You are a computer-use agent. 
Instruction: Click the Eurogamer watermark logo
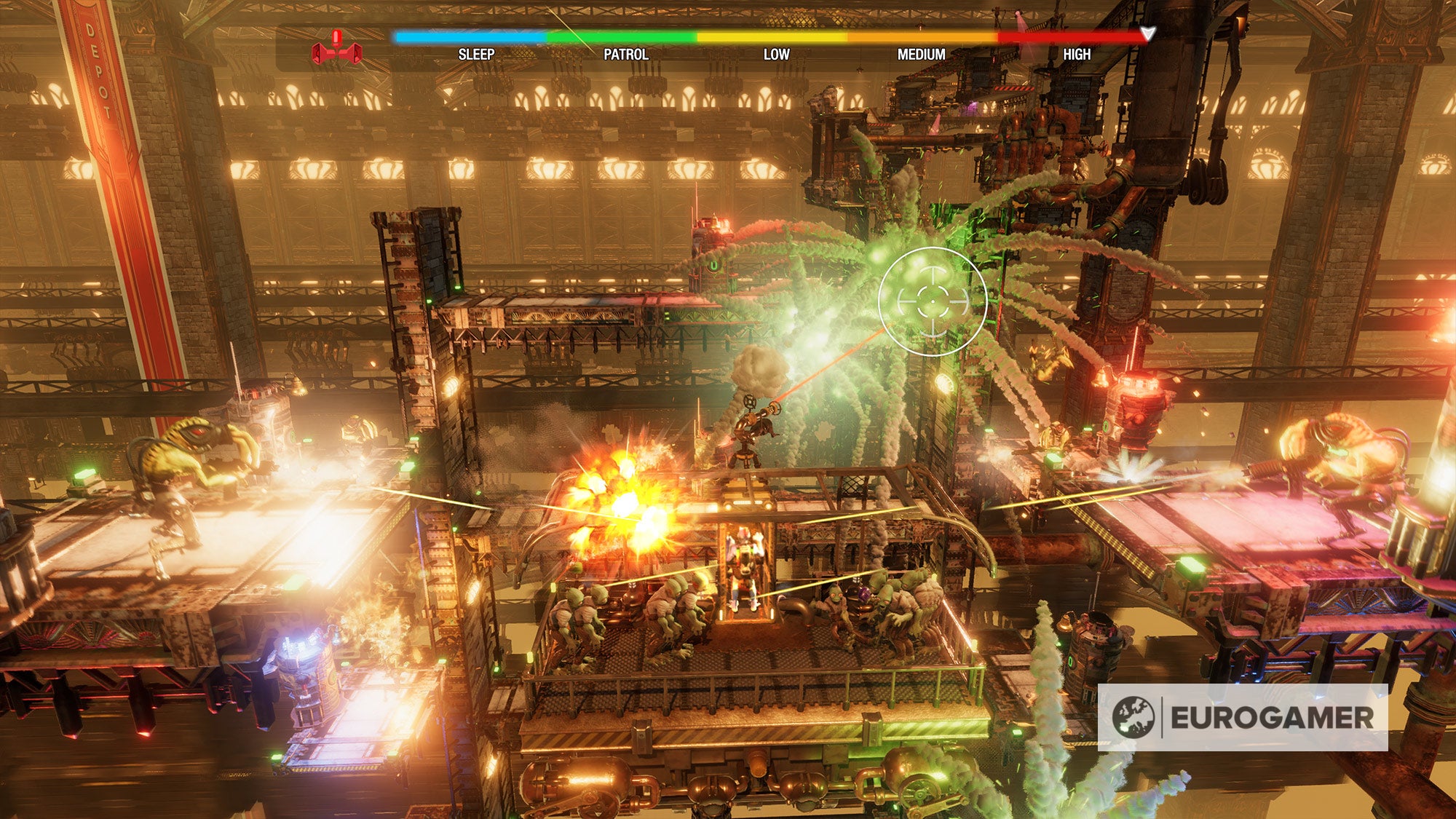pyautogui.click(x=1242, y=717)
